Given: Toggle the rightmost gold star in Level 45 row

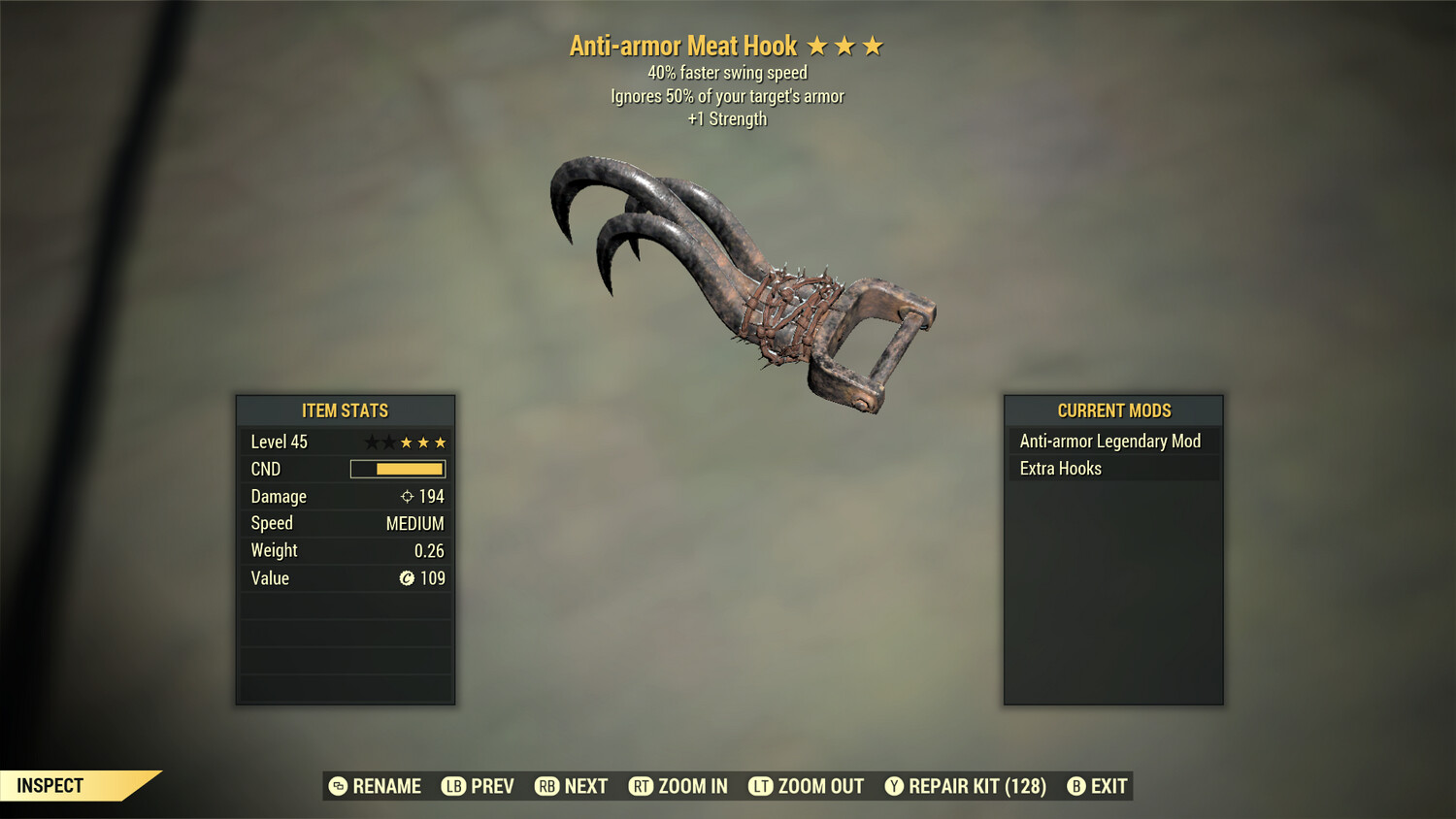Looking at the screenshot, I should (439, 442).
